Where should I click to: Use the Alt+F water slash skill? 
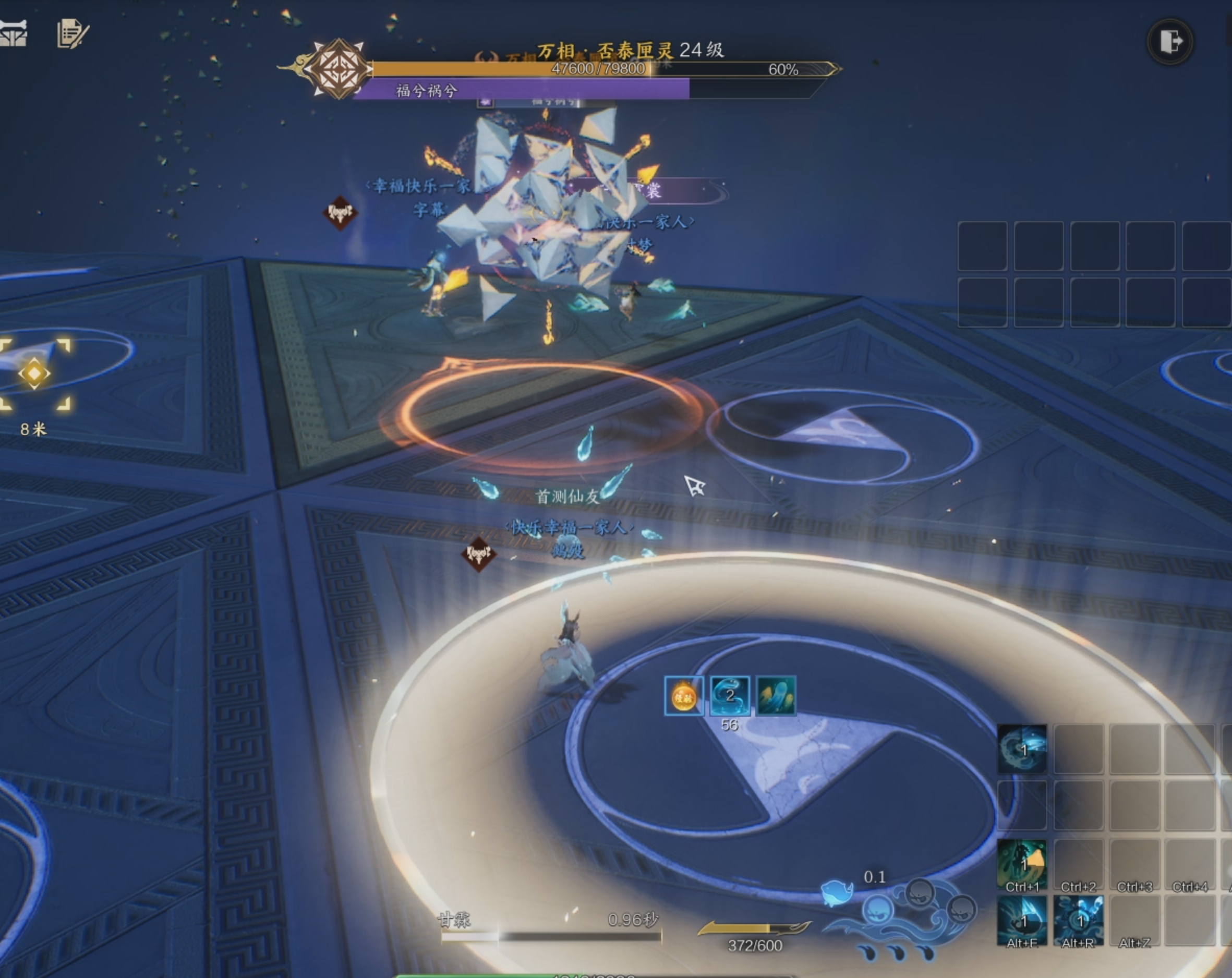1022,919
